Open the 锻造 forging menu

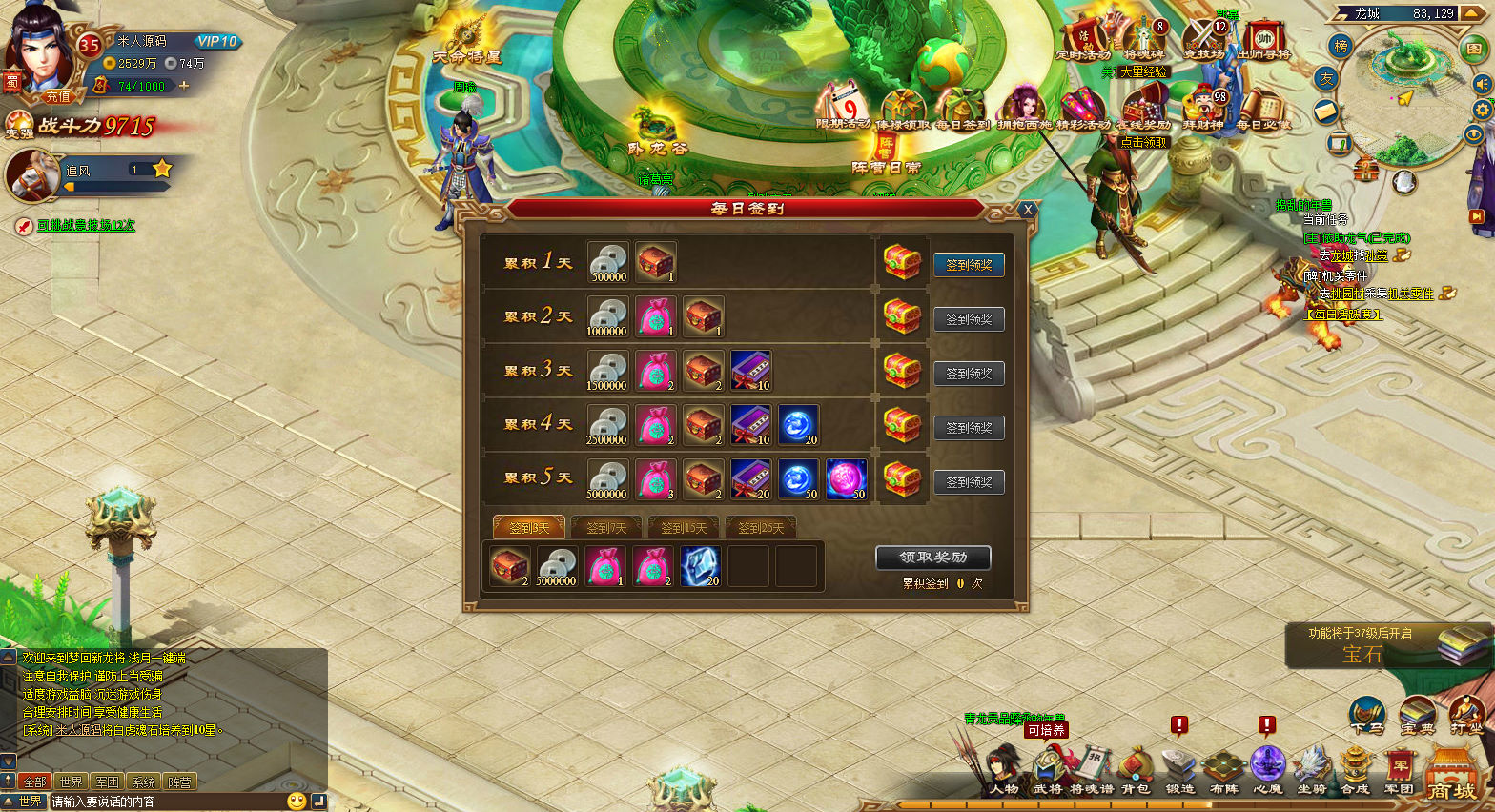1179,772
